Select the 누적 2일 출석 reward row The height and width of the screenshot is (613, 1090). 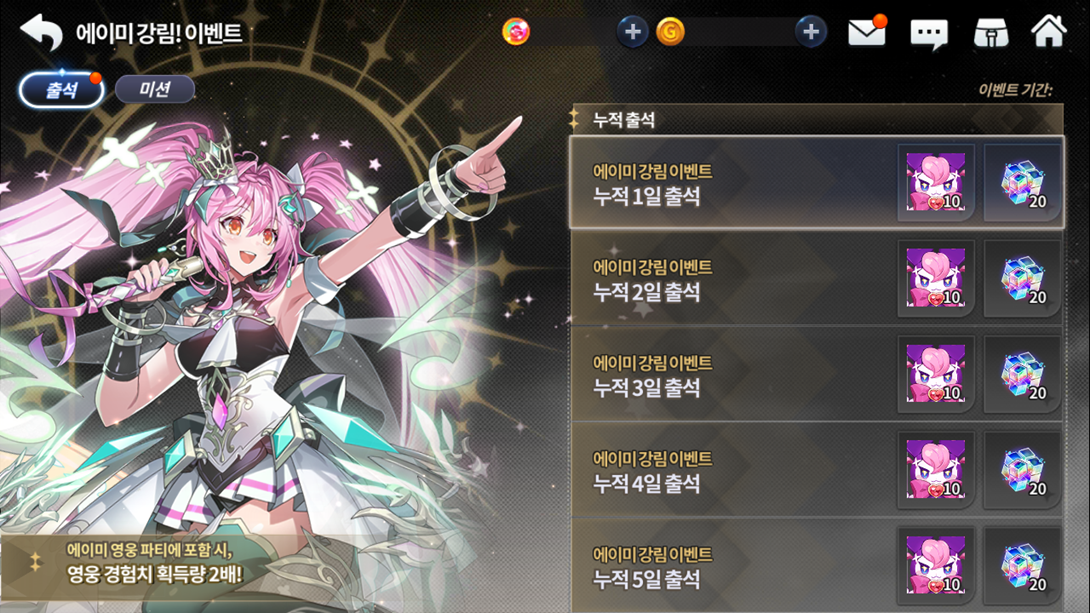730,279
